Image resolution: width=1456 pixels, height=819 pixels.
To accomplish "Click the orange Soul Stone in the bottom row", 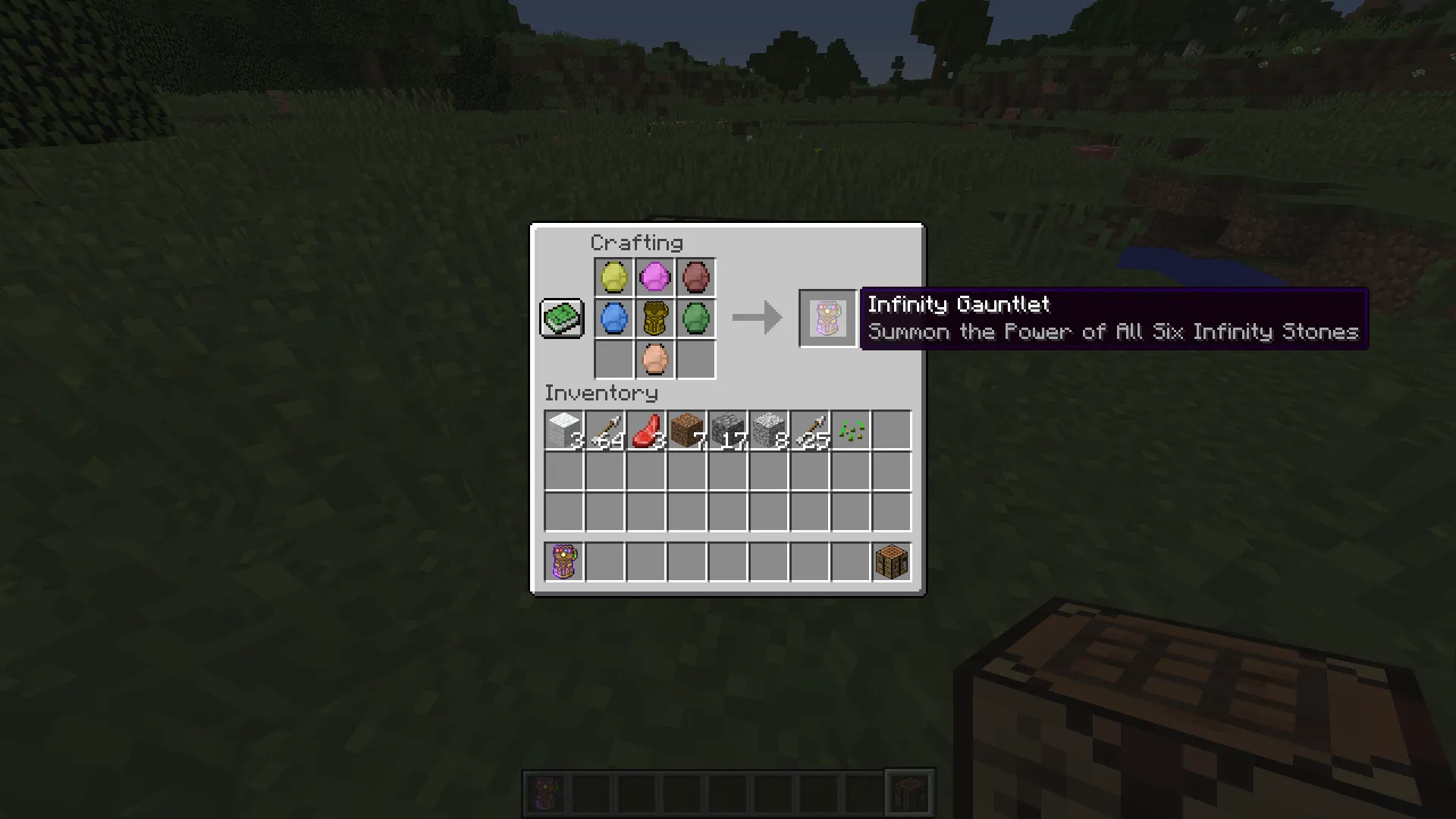I will (654, 359).
